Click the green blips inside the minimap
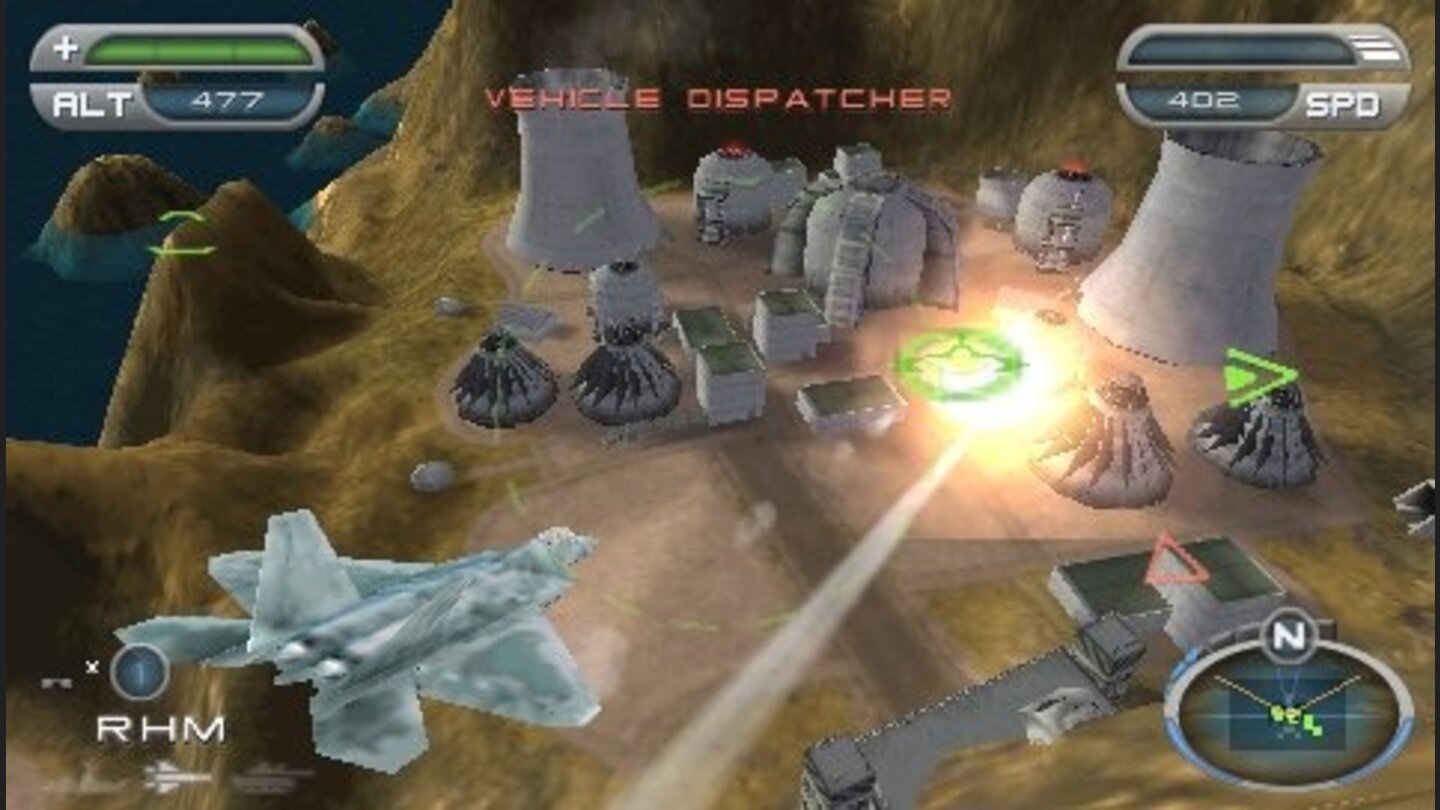This screenshot has width=1440, height=810. 1290,718
